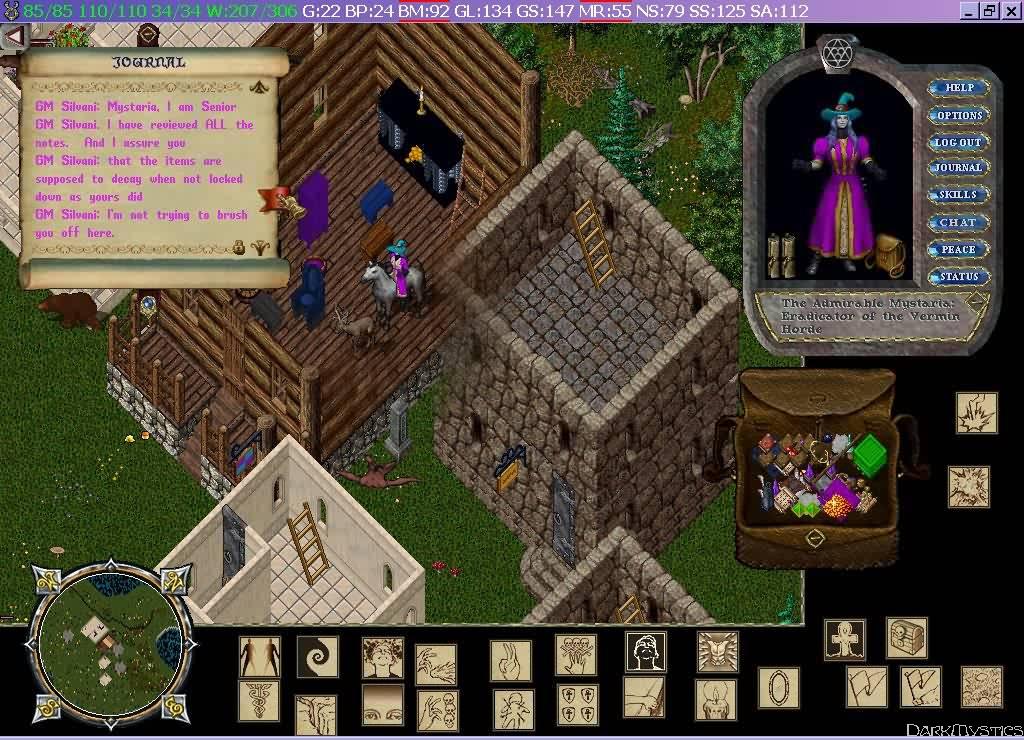The image size is (1024, 740).
Task: Click the Log Out button
Action: 959,142
